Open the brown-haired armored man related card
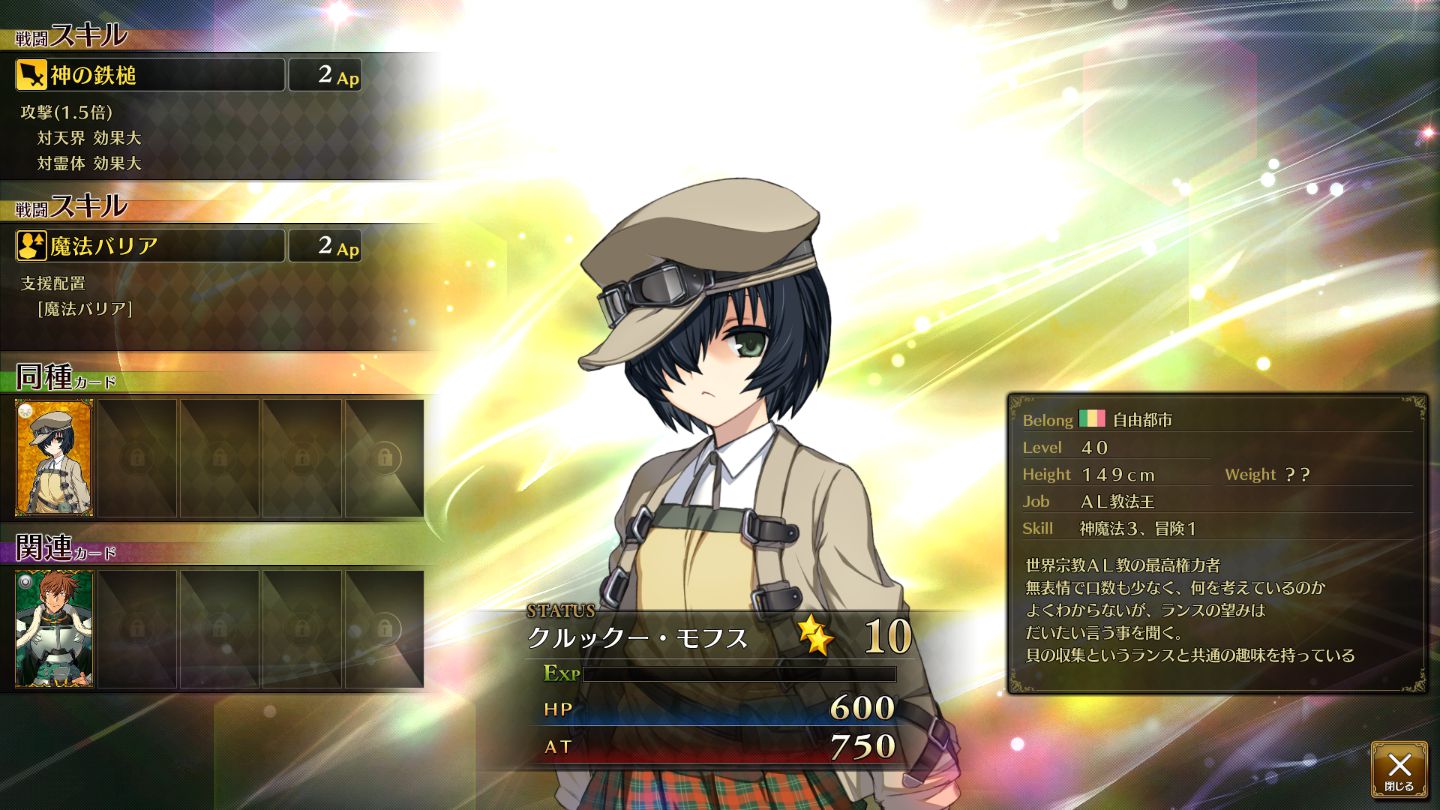The height and width of the screenshot is (810, 1440). [54, 629]
